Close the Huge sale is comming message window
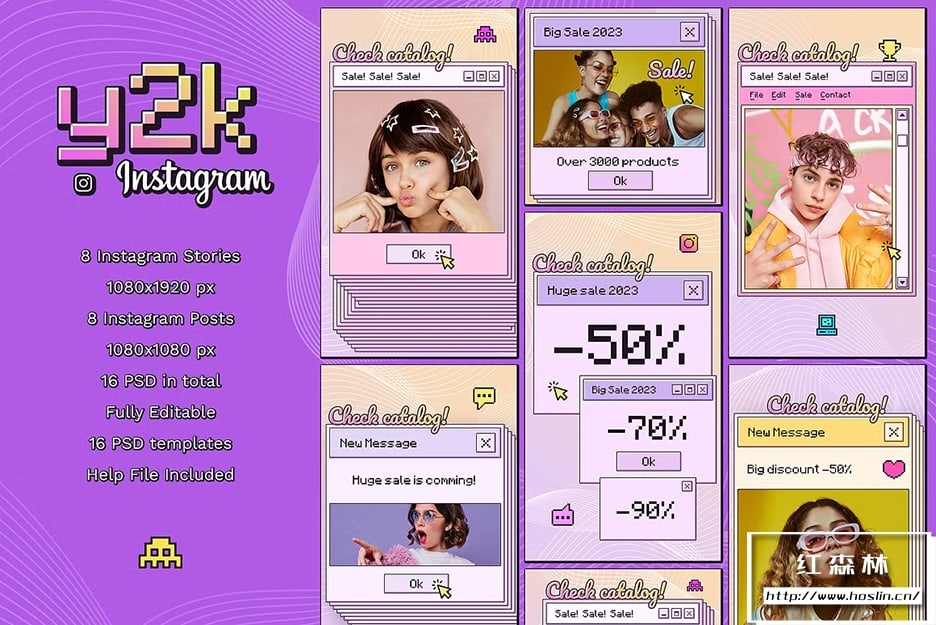This screenshot has height=625, width=936. (485, 443)
